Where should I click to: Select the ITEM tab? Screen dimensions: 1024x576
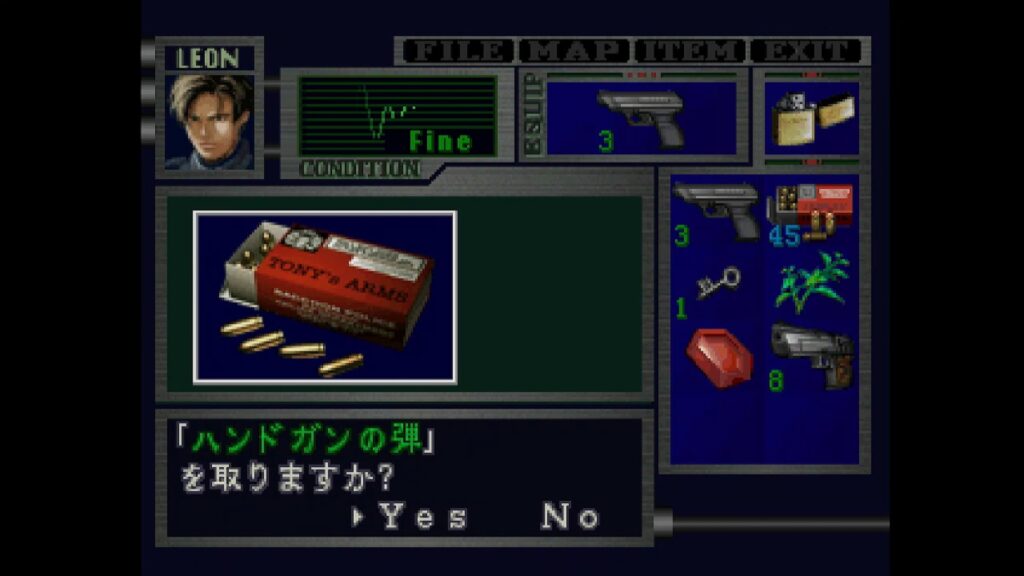(692, 51)
